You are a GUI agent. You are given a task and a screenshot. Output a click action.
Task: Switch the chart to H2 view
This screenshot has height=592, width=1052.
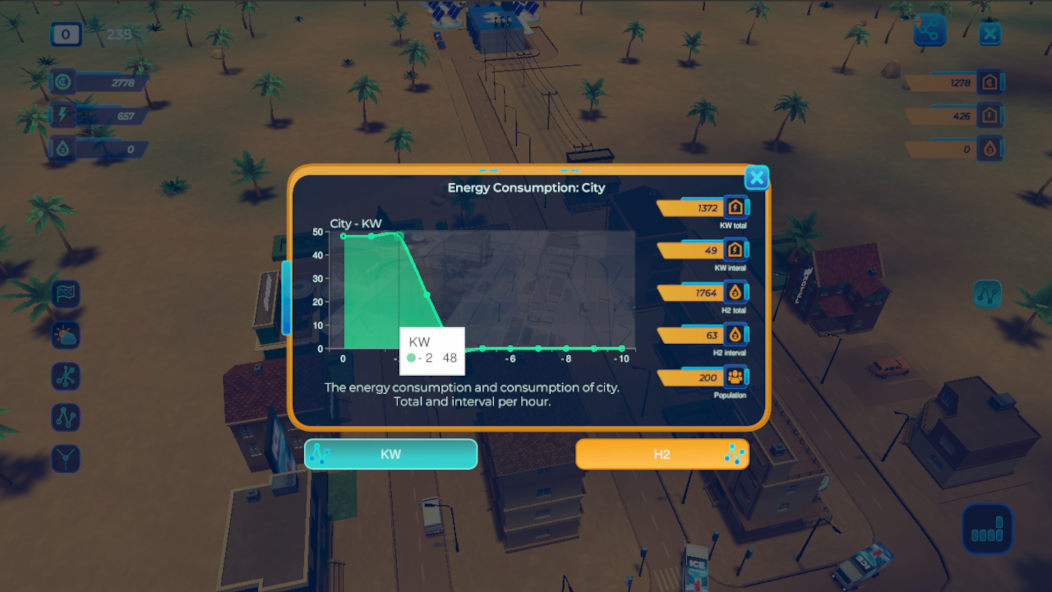point(662,454)
